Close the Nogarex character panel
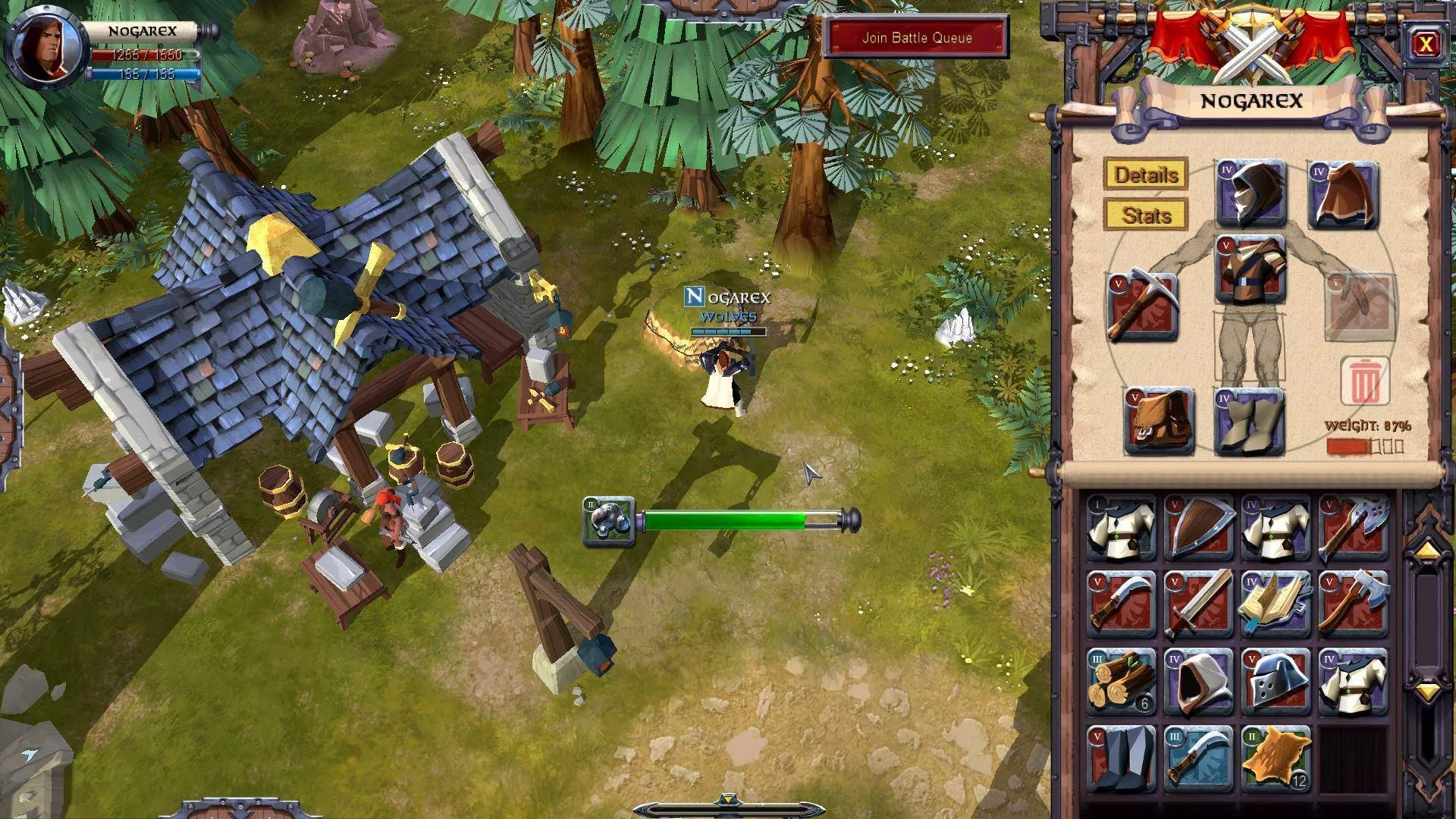Viewport: 1456px width, 819px height. click(1425, 45)
